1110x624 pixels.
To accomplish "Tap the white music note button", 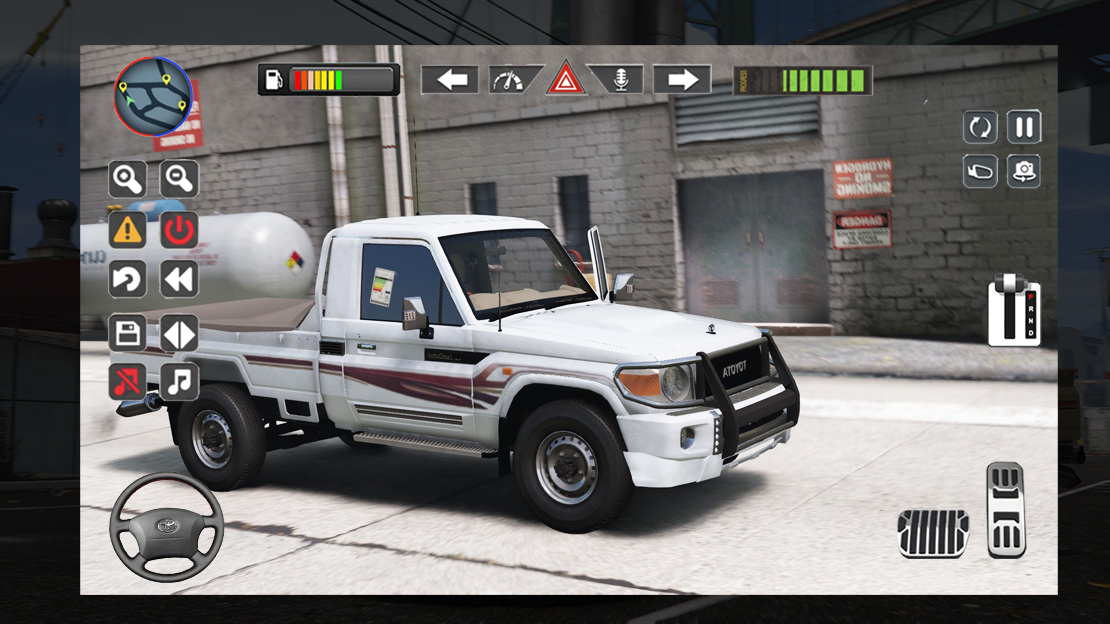I will (179, 381).
